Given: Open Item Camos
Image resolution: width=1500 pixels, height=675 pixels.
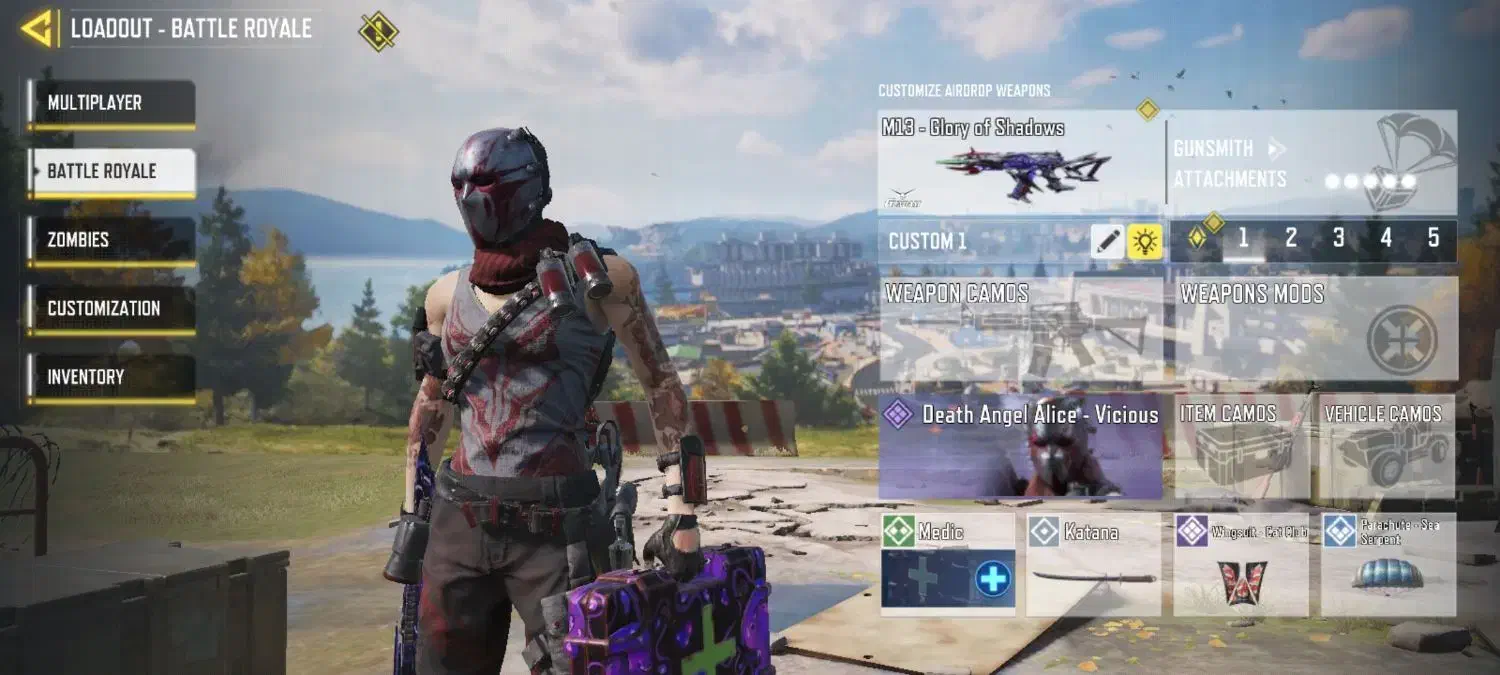Looking at the screenshot, I should coord(1241,446).
